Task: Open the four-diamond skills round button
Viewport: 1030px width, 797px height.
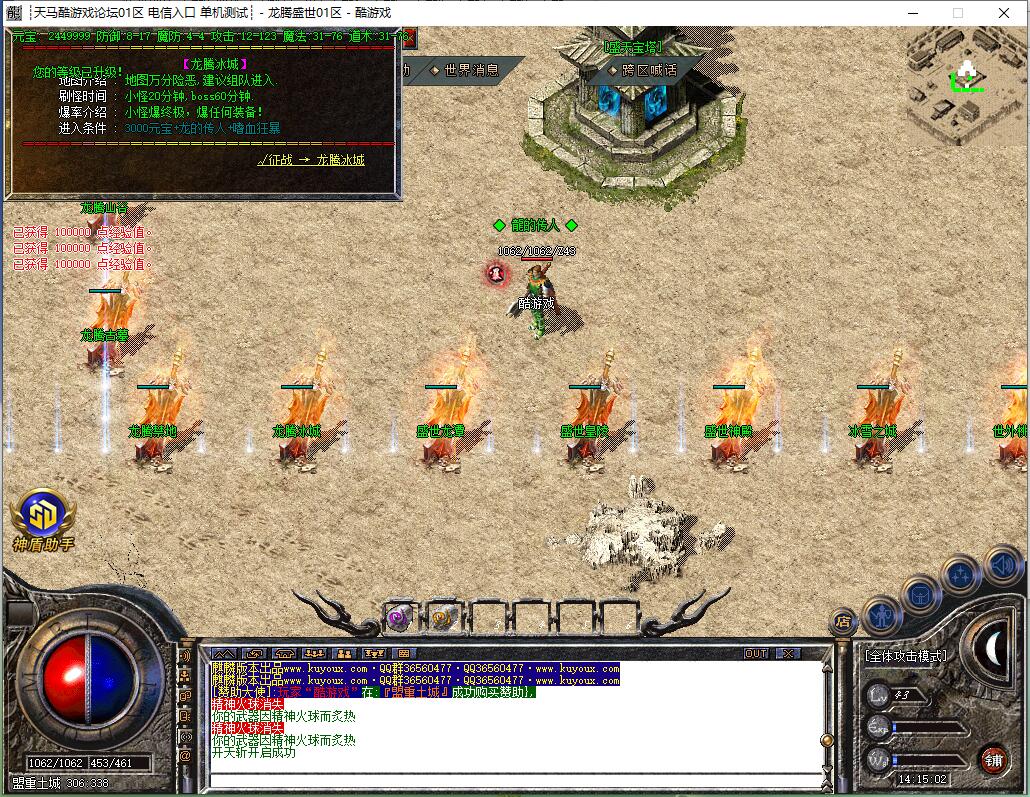Action: click(x=961, y=574)
